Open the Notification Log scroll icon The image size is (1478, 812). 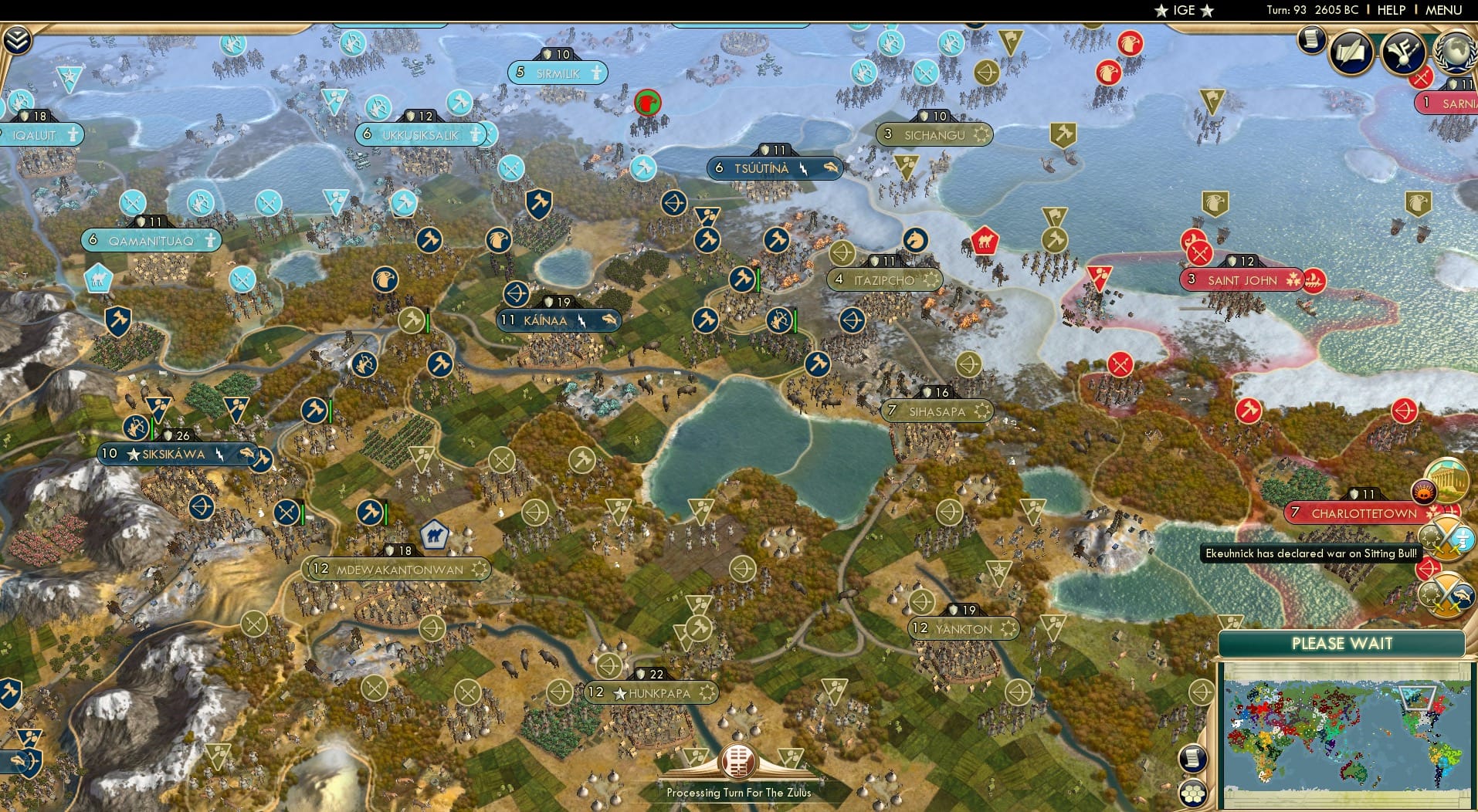1311,39
